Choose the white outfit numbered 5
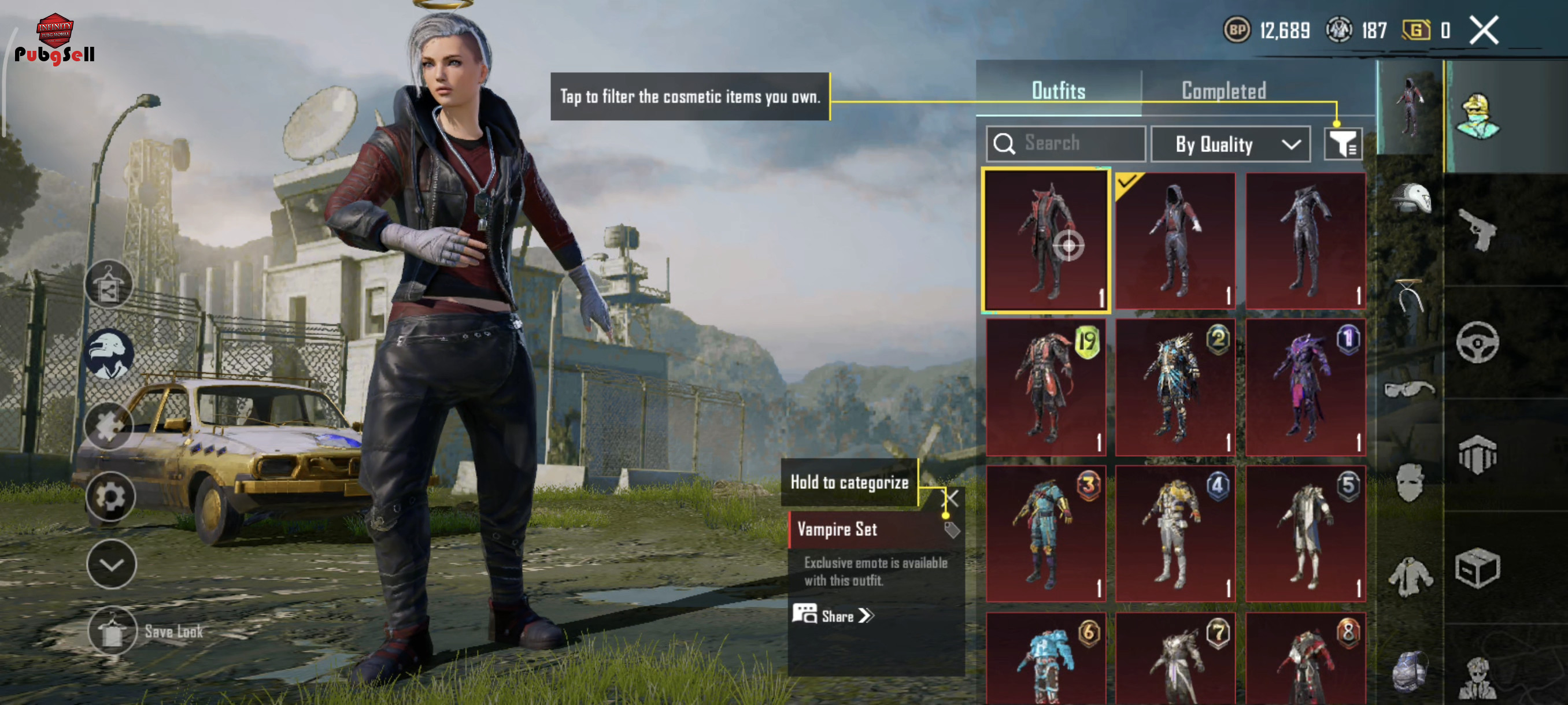1568x705 pixels. 1305,533
